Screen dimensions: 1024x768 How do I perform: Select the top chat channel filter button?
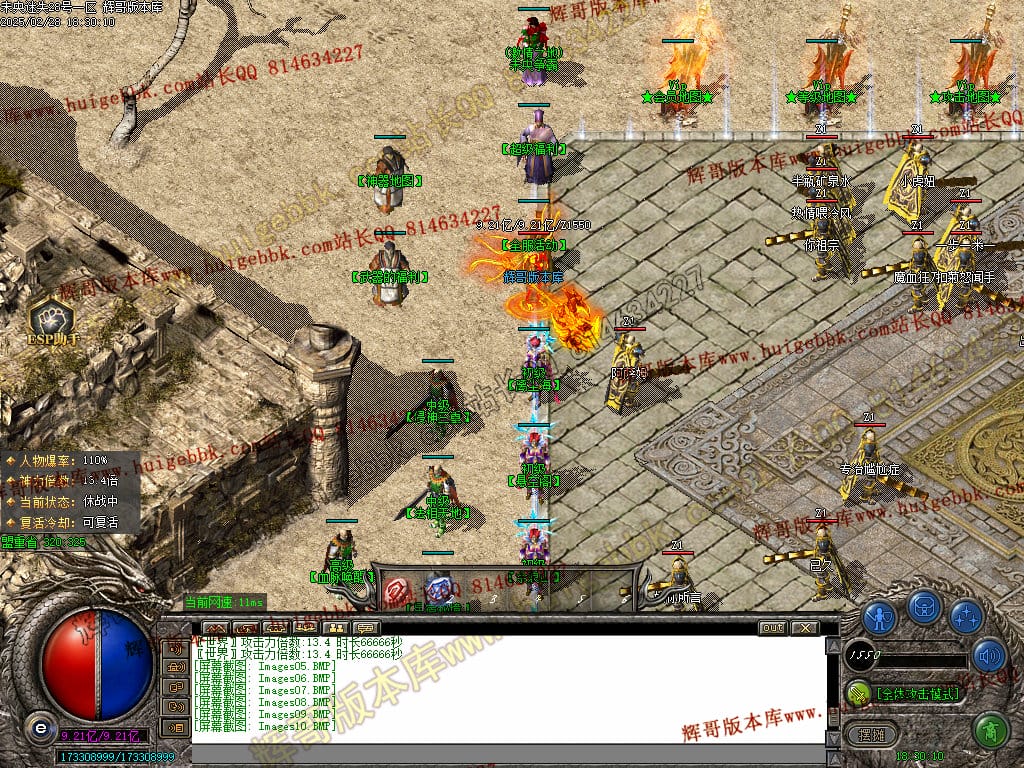pyautogui.click(x=176, y=648)
